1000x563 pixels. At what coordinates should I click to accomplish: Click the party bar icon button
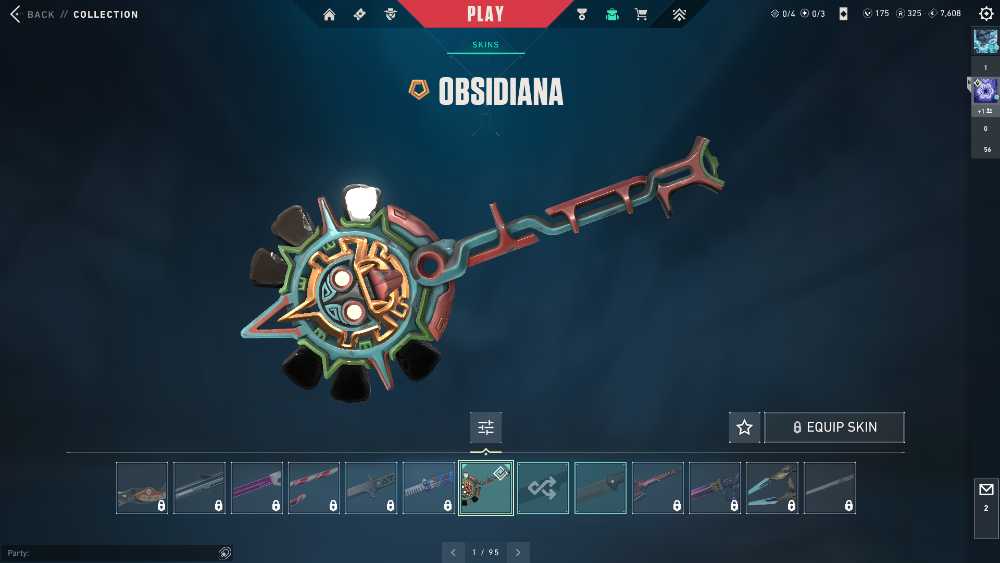[x=225, y=553]
